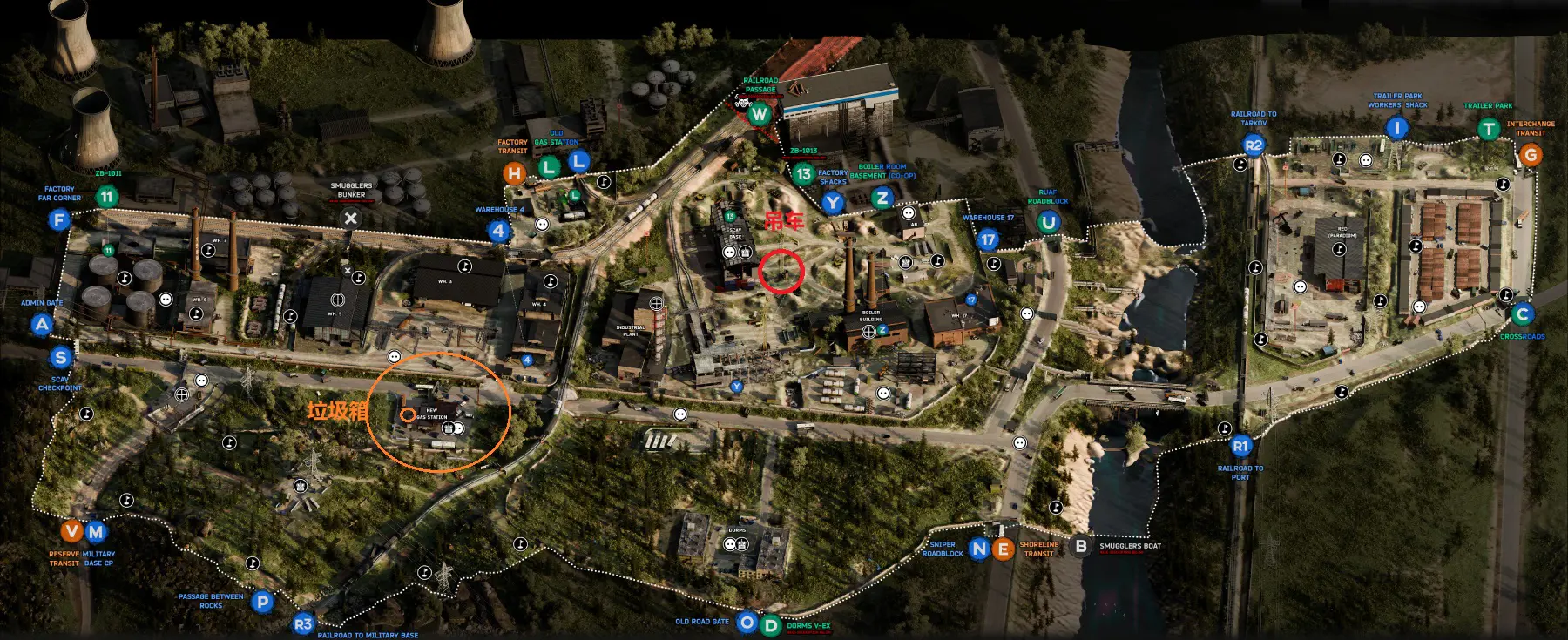Click the Sniper Roadblock N marker

980,549
